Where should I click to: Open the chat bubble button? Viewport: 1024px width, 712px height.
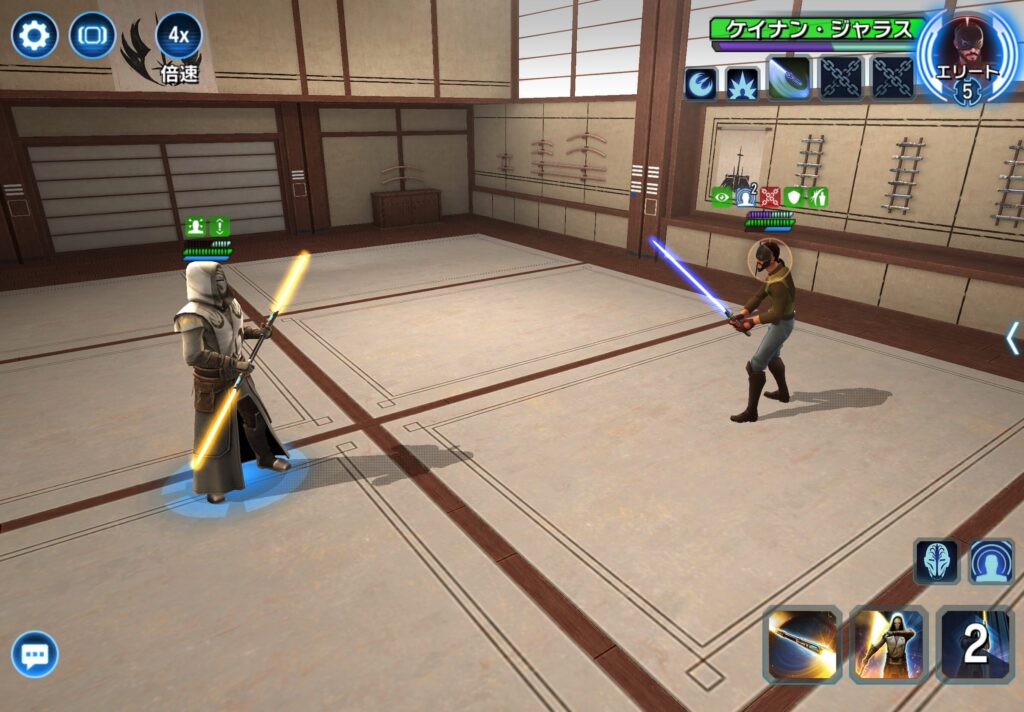(x=35, y=655)
